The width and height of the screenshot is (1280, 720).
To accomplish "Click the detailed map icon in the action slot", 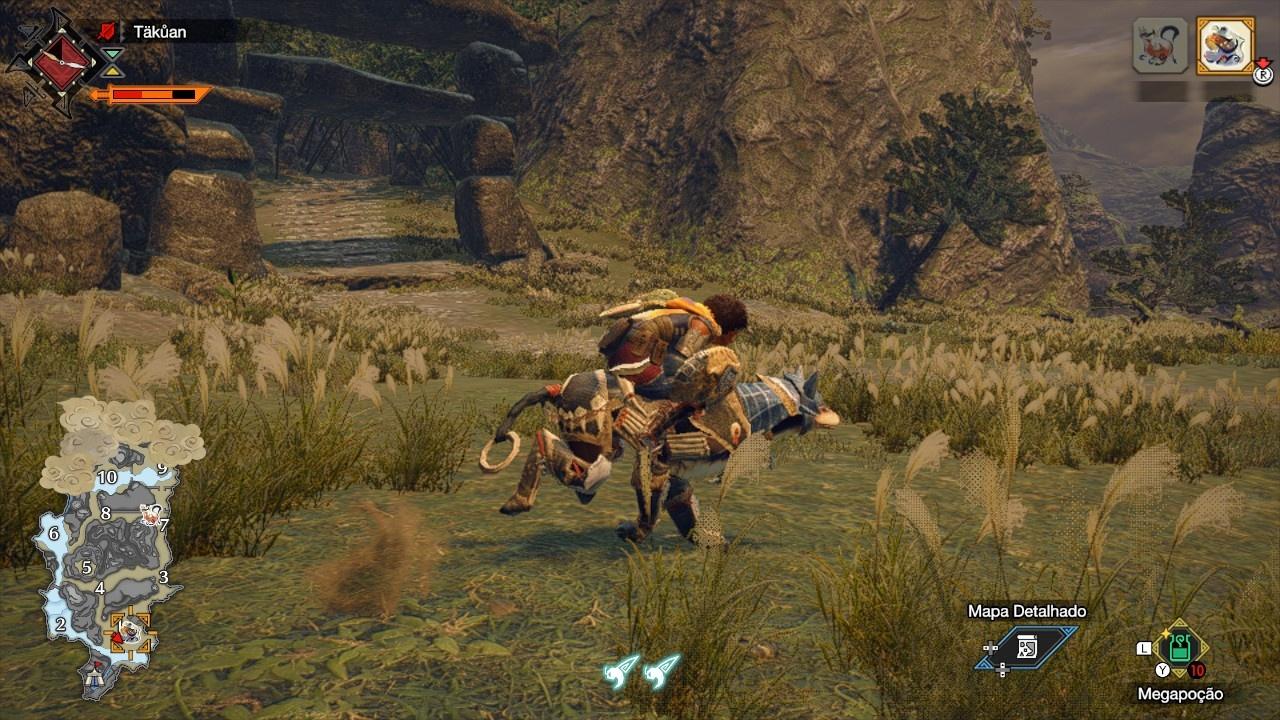I will (x=1025, y=648).
